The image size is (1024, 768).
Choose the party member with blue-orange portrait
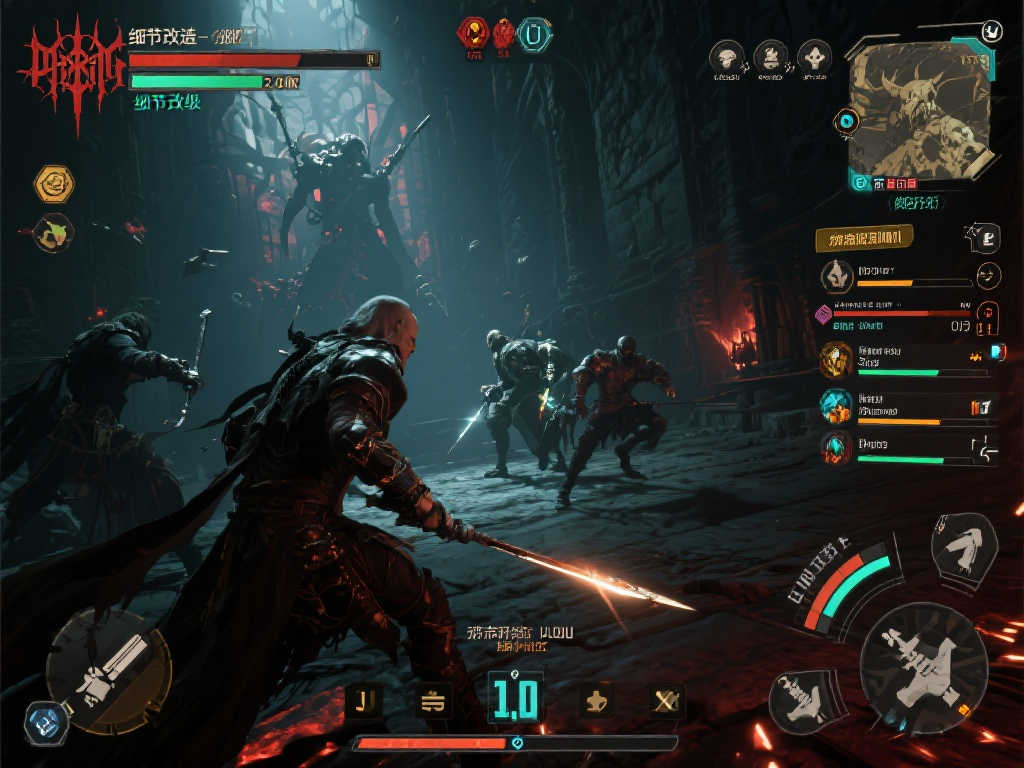click(x=836, y=407)
